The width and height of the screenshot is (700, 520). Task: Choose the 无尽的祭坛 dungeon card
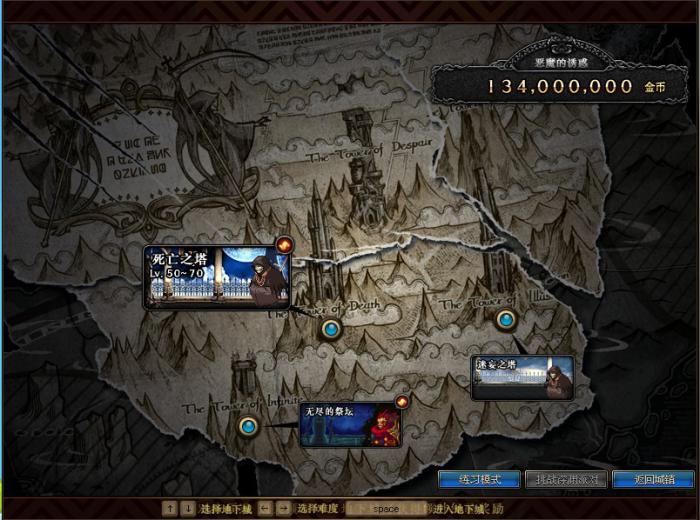pyautogui.click(x=349, y=424)
